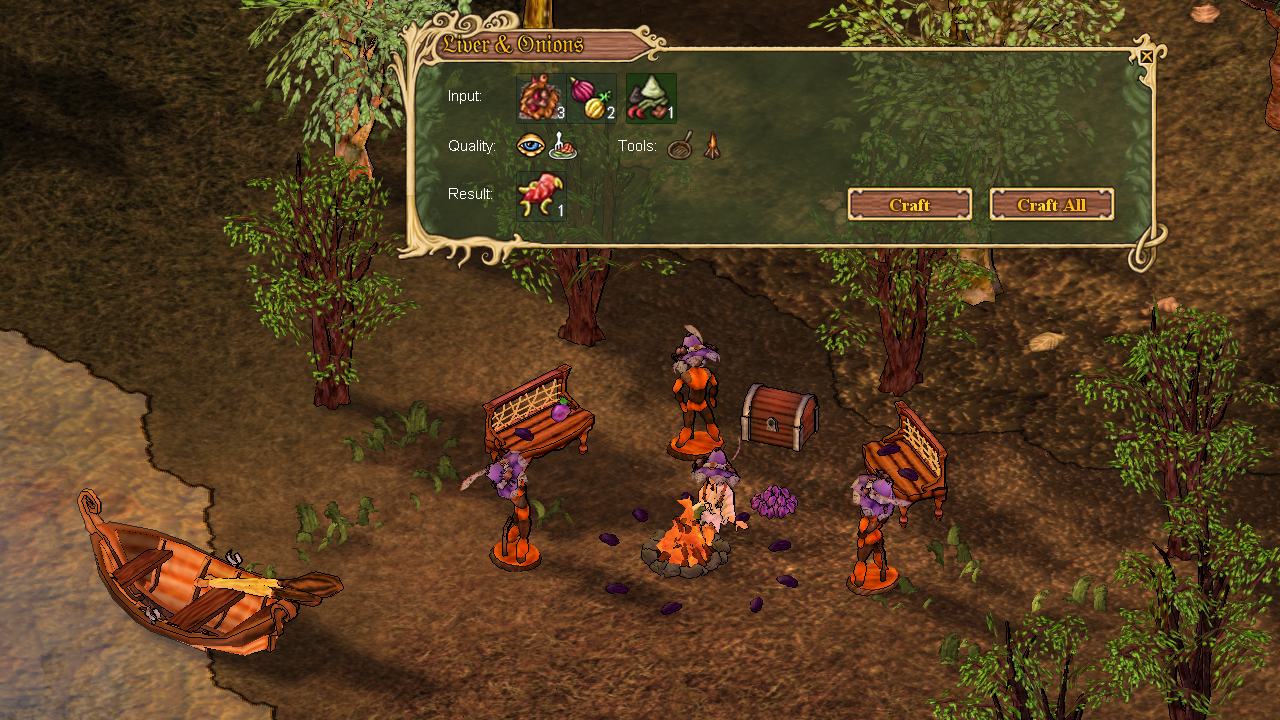Select the Liver & Onions result item
Viewport: 1280px width, 720px height.
[541, 195]
